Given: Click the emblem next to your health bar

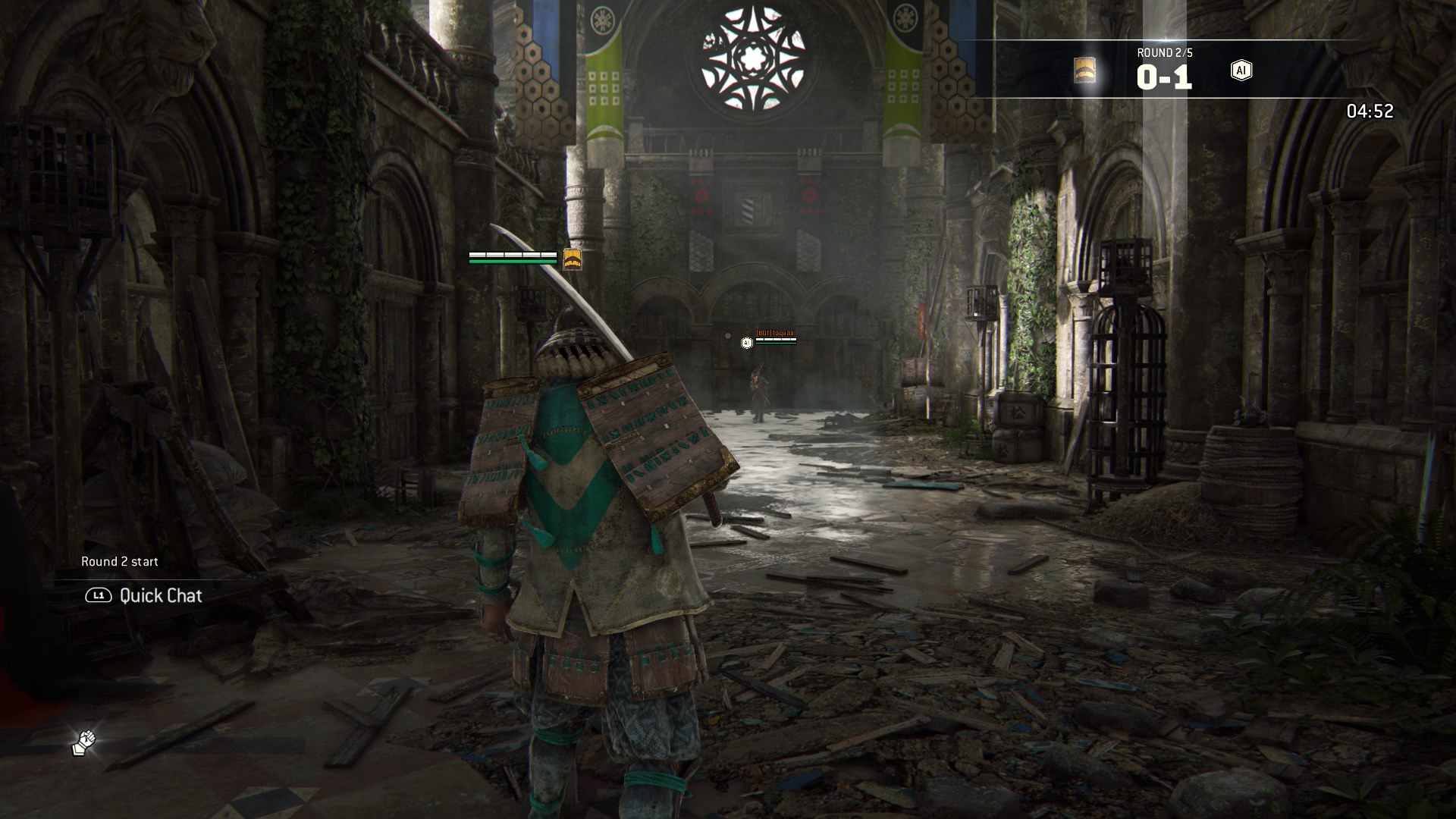Looking at the screenshot, I should coord(573,258).
